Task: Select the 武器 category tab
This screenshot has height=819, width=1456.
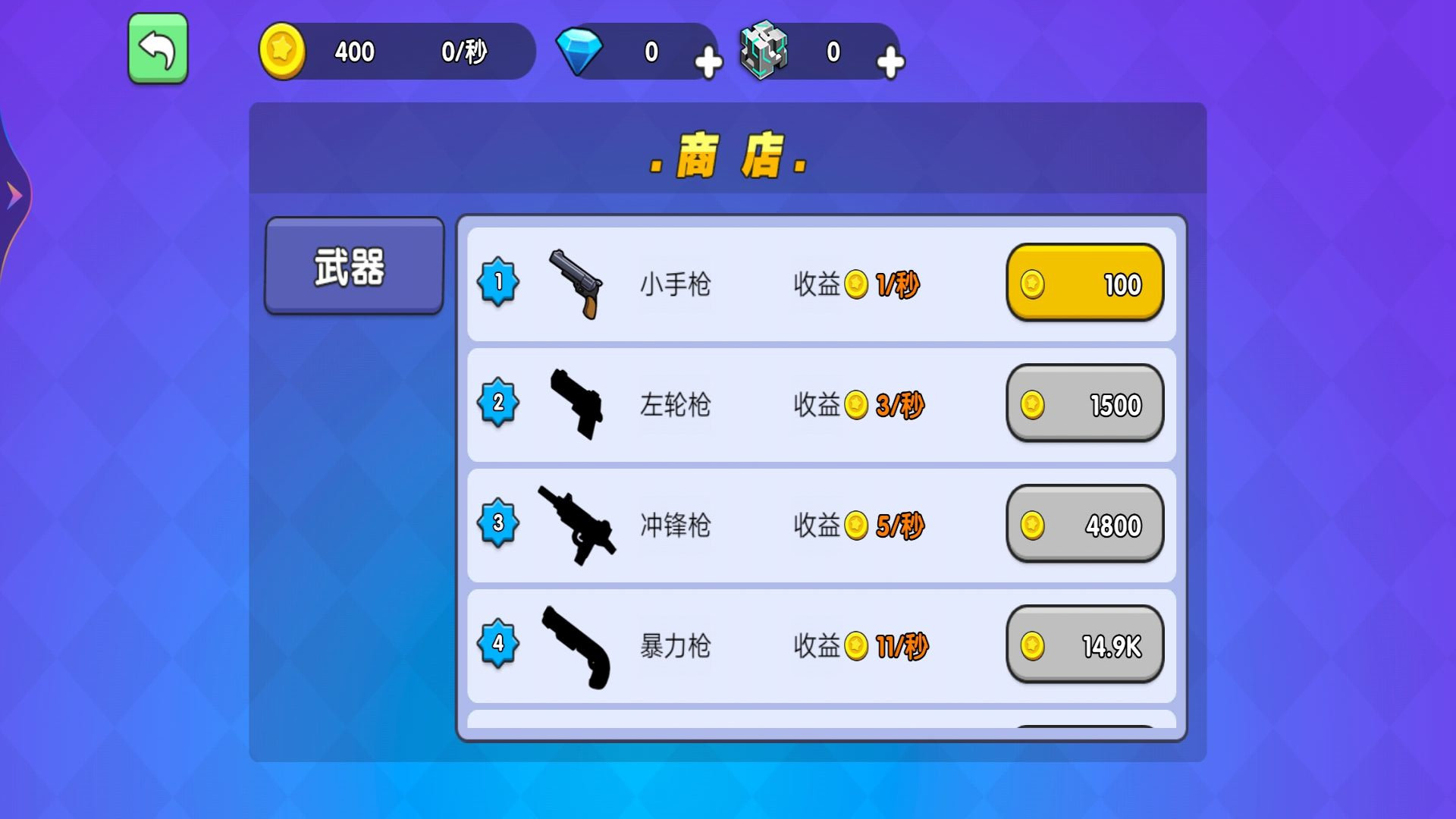Action: tap(353, 267)
